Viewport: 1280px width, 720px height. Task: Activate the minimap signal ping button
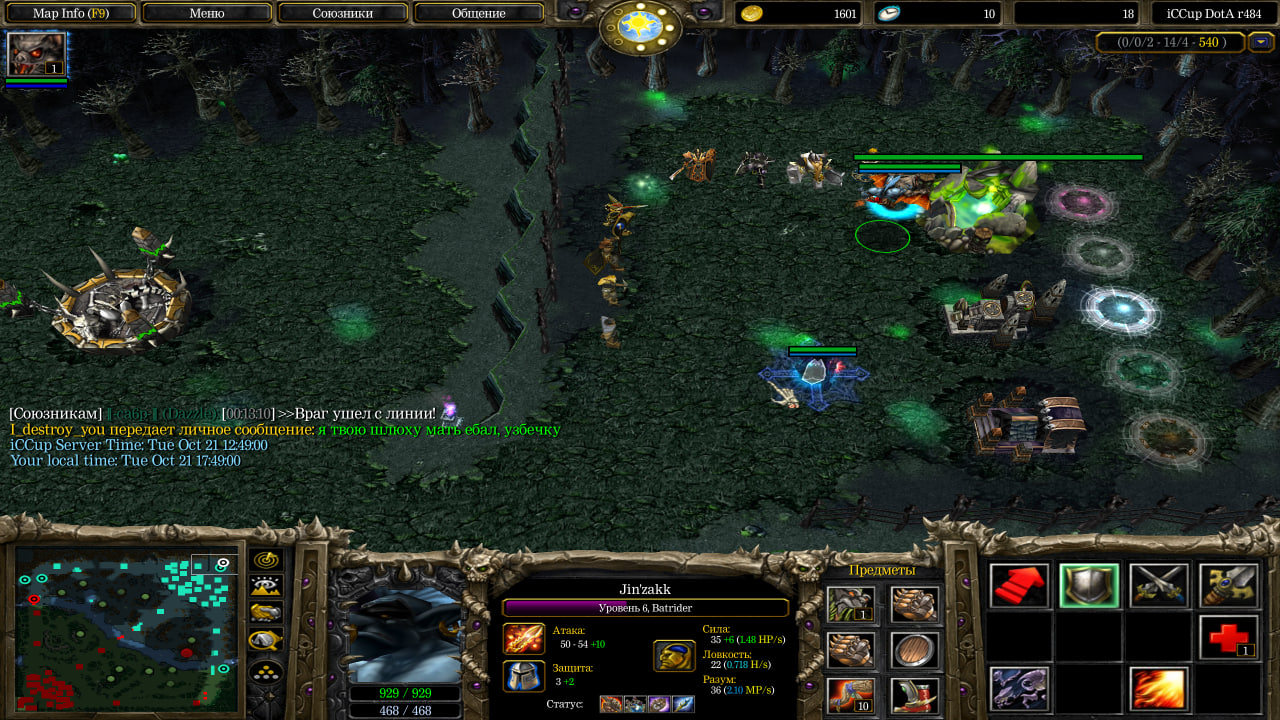click(266, 560)
